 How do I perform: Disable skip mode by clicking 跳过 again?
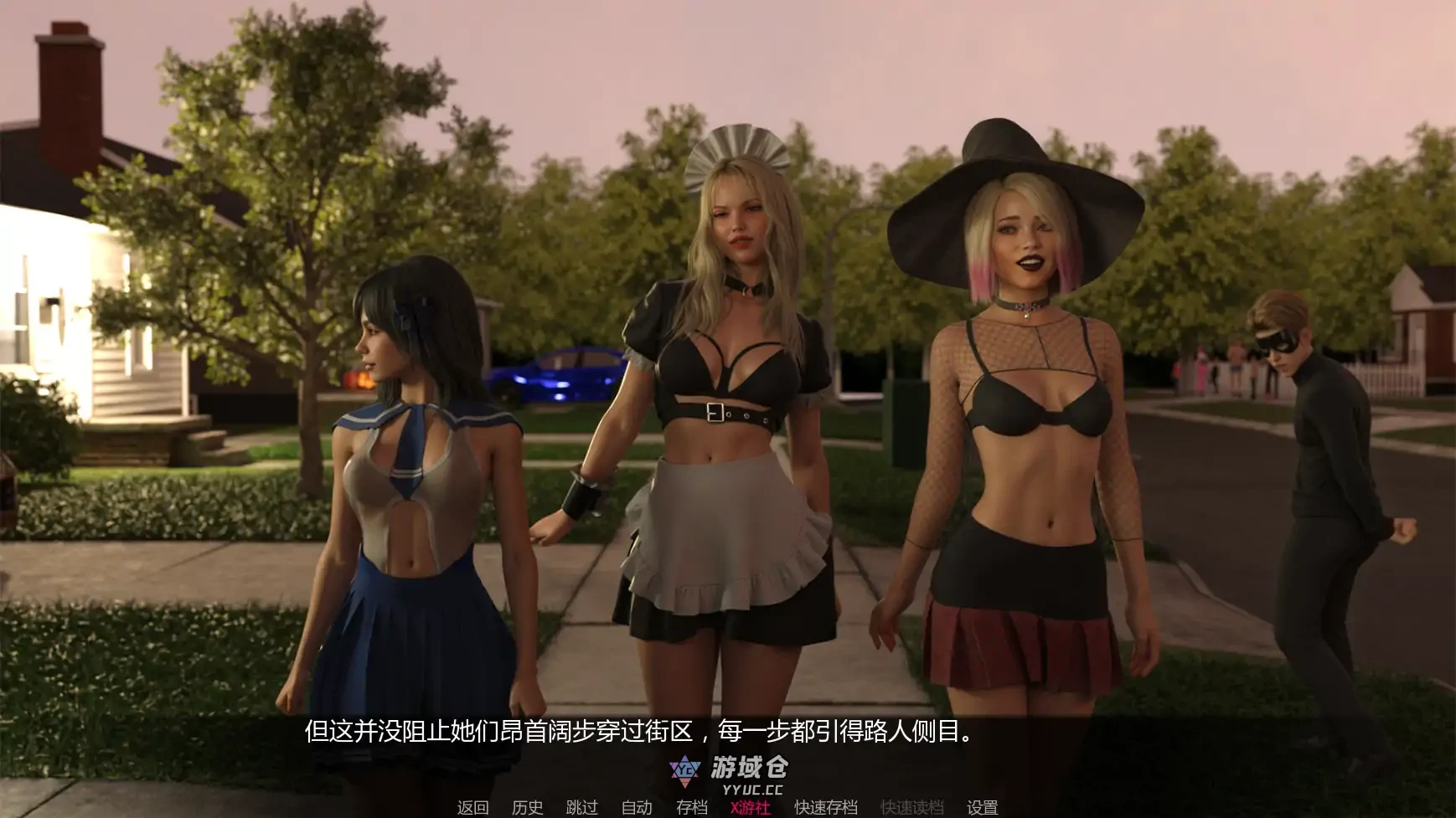point(584,808)
